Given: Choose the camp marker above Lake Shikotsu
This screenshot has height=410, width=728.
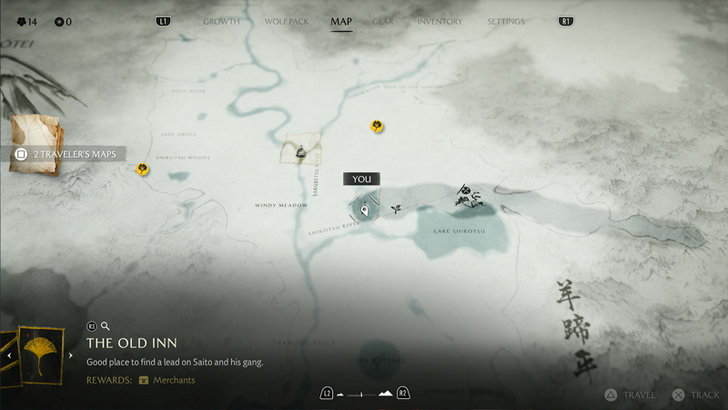Looking at the screenshot, I should click(468, 196).
